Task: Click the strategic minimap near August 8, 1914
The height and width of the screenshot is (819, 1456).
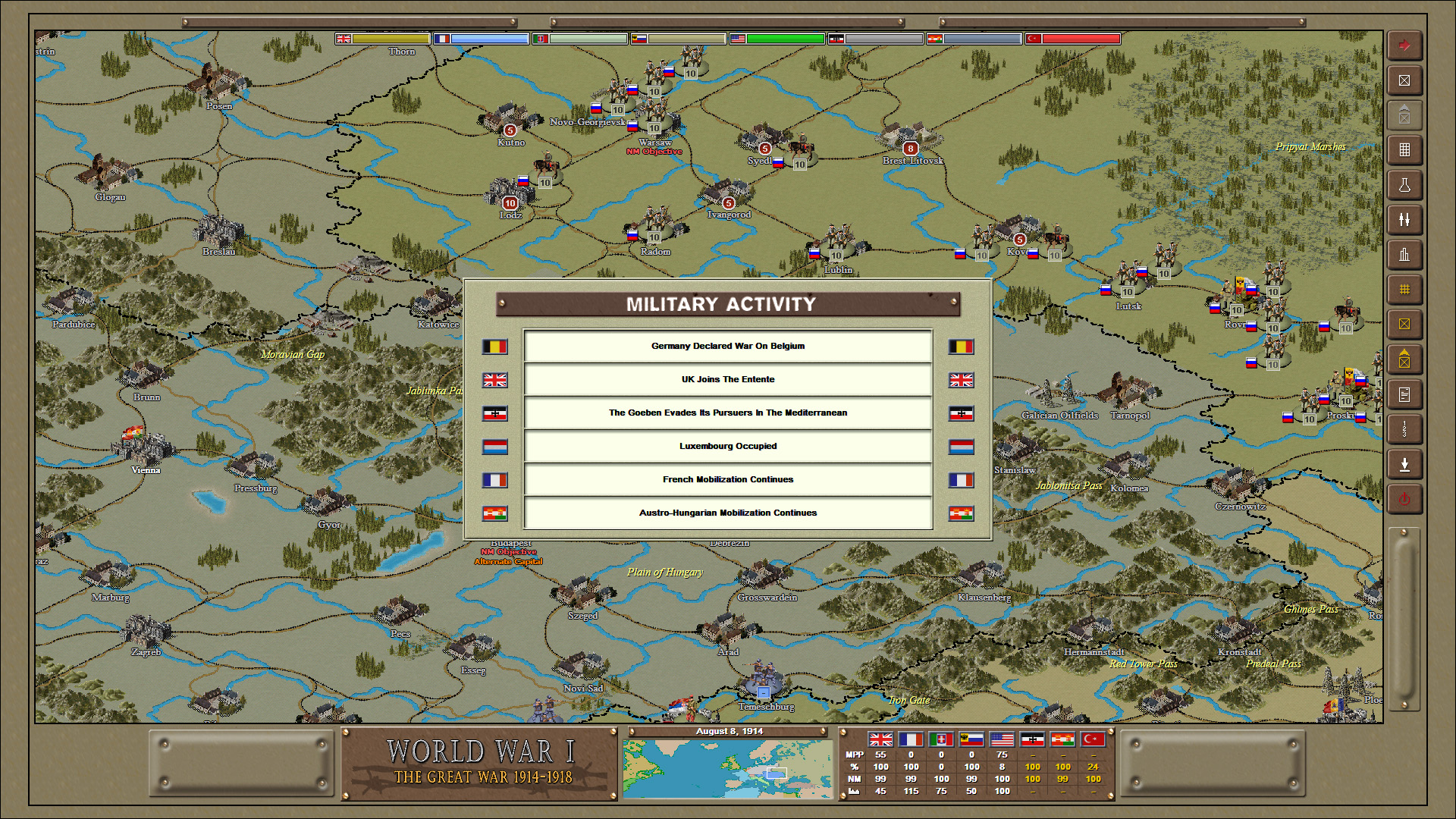Action: (728, 770)
